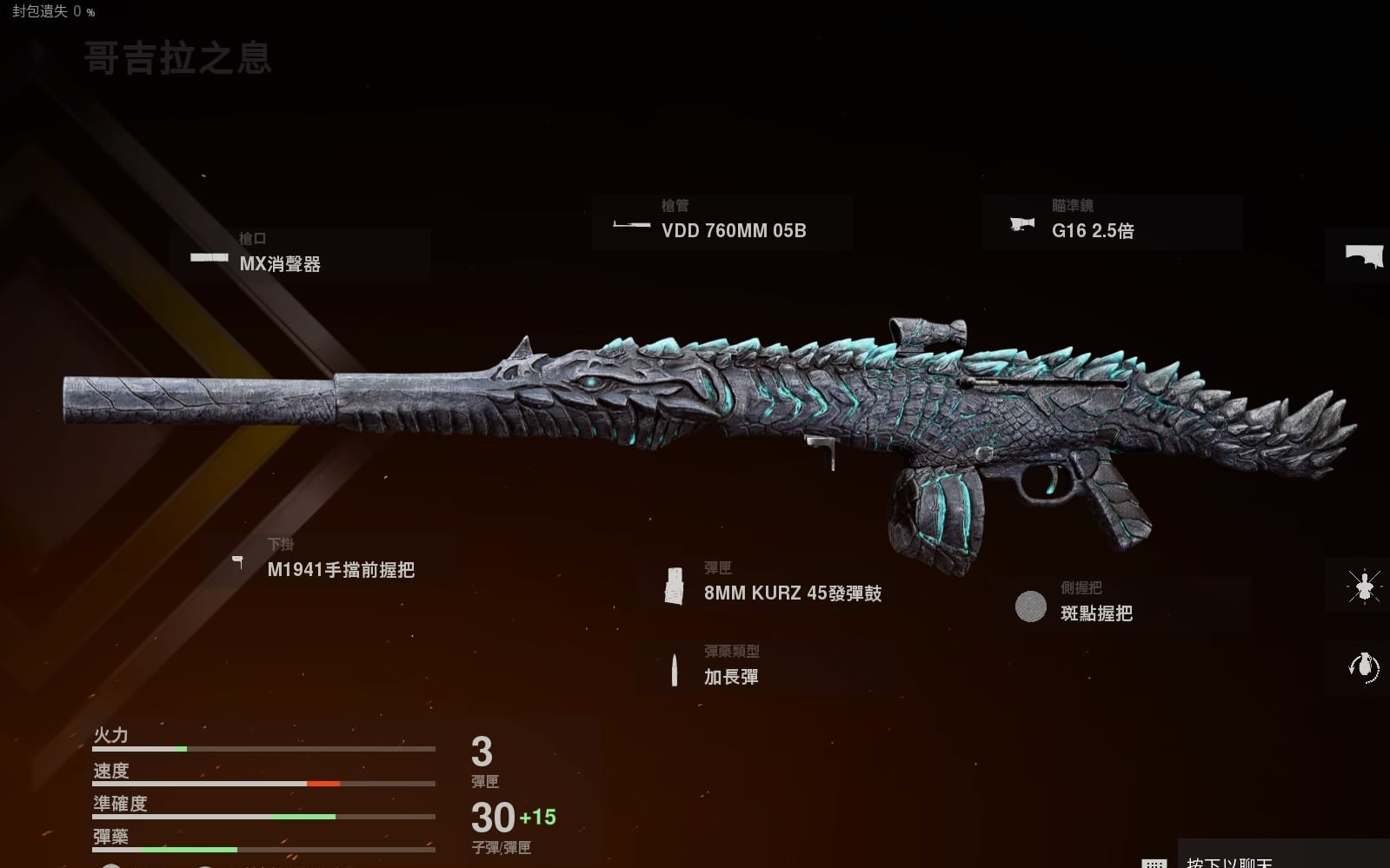Screen dimensions: 1390x868
Task: Choose the M1941手擋前握把 underbarrel slot
Action: pos(328,561)
